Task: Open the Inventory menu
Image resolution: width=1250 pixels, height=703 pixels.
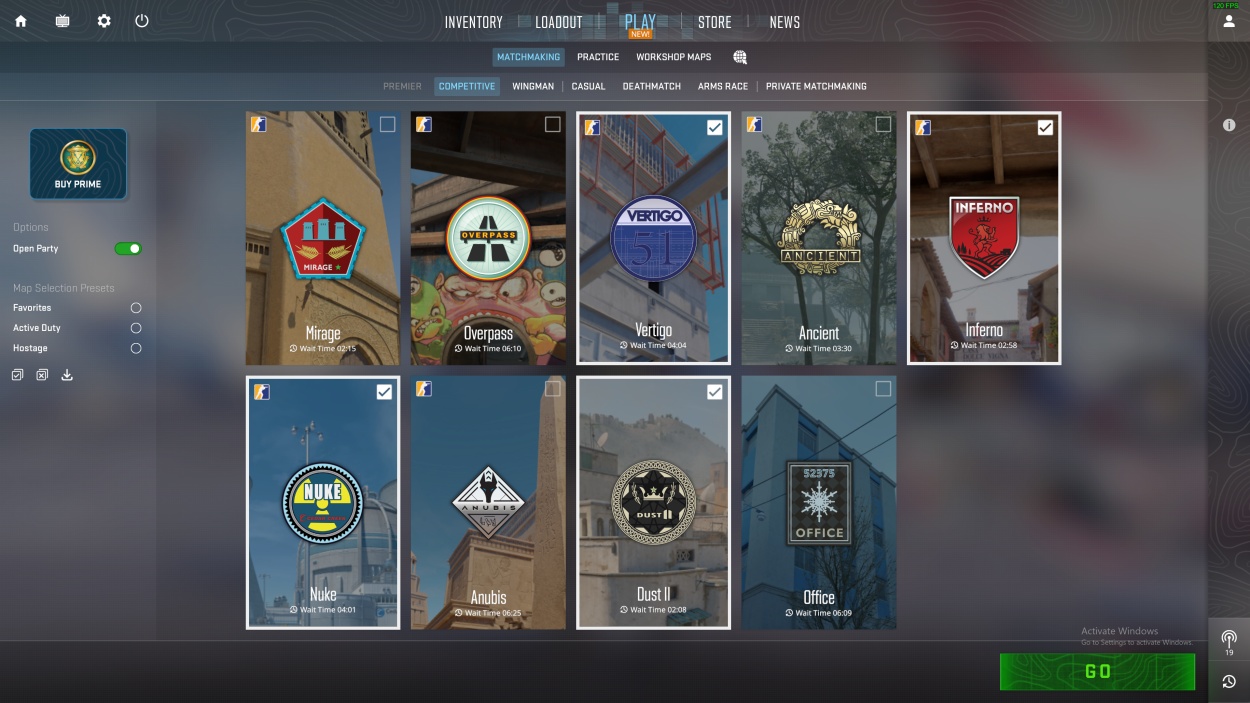Action: click(x=473, y=22)
